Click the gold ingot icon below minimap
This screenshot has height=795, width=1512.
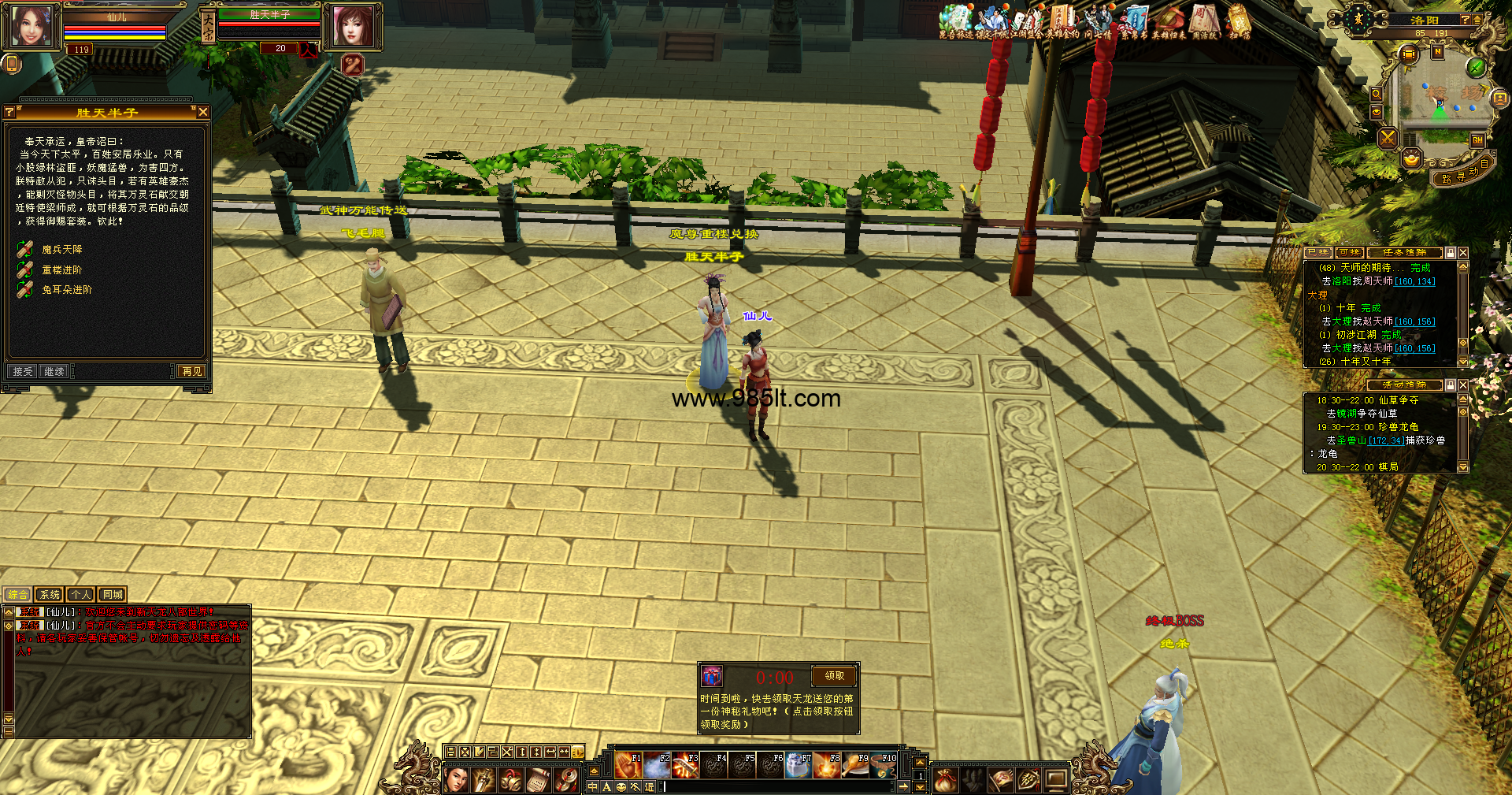click(1411, 159)
